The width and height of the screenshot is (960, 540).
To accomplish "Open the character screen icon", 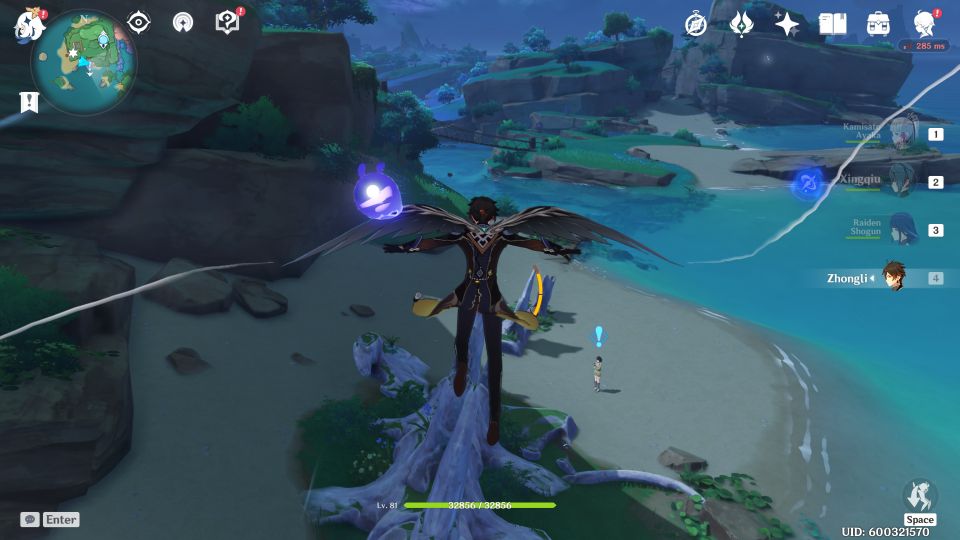I will point(924,24).
